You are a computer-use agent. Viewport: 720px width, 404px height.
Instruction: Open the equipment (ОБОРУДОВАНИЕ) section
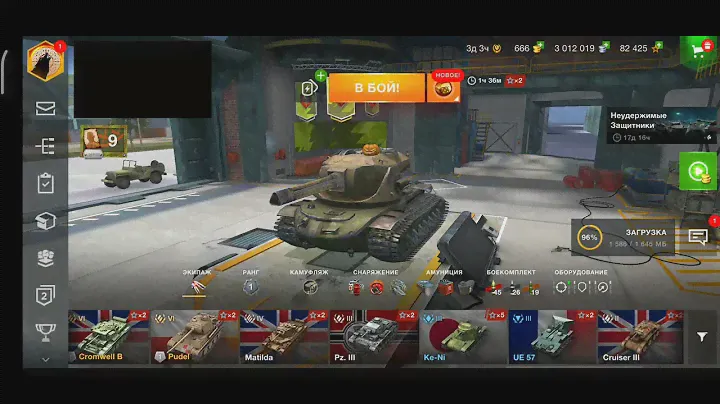point(580,286)
